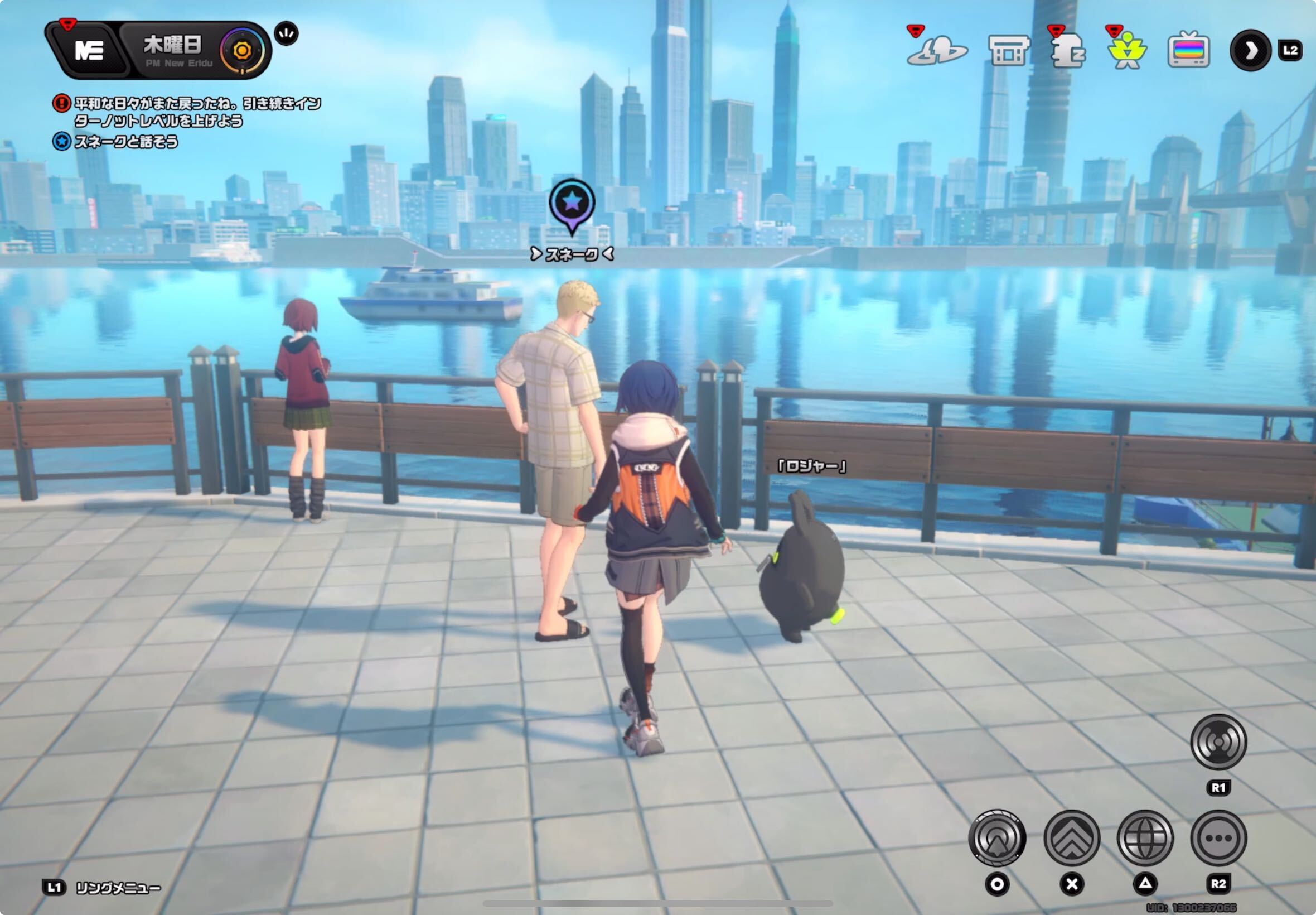This screenshot has height=915, width=1316.
Task: Open the rainbow television icon
Action: pyautogui.click(x=1188, y=50)
